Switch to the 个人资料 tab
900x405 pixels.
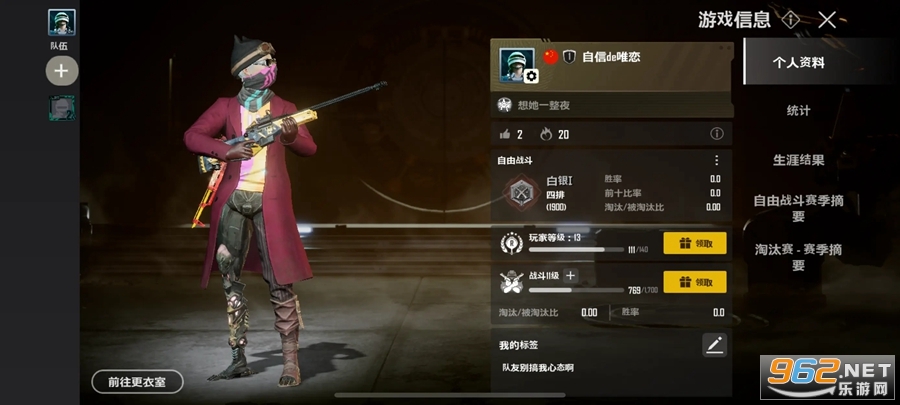797,62
